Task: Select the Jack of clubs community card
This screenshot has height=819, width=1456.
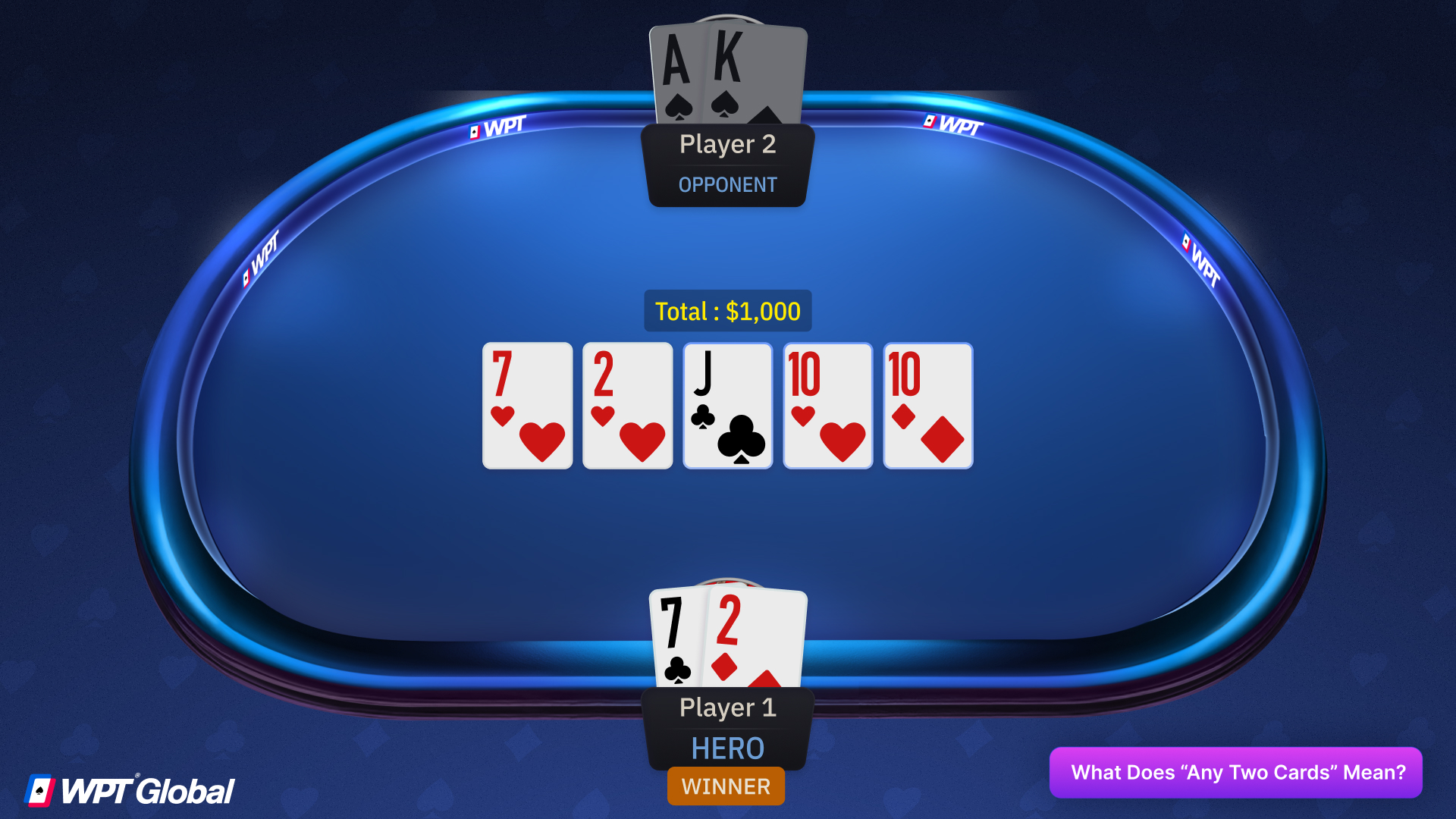Action: point(726,406)
